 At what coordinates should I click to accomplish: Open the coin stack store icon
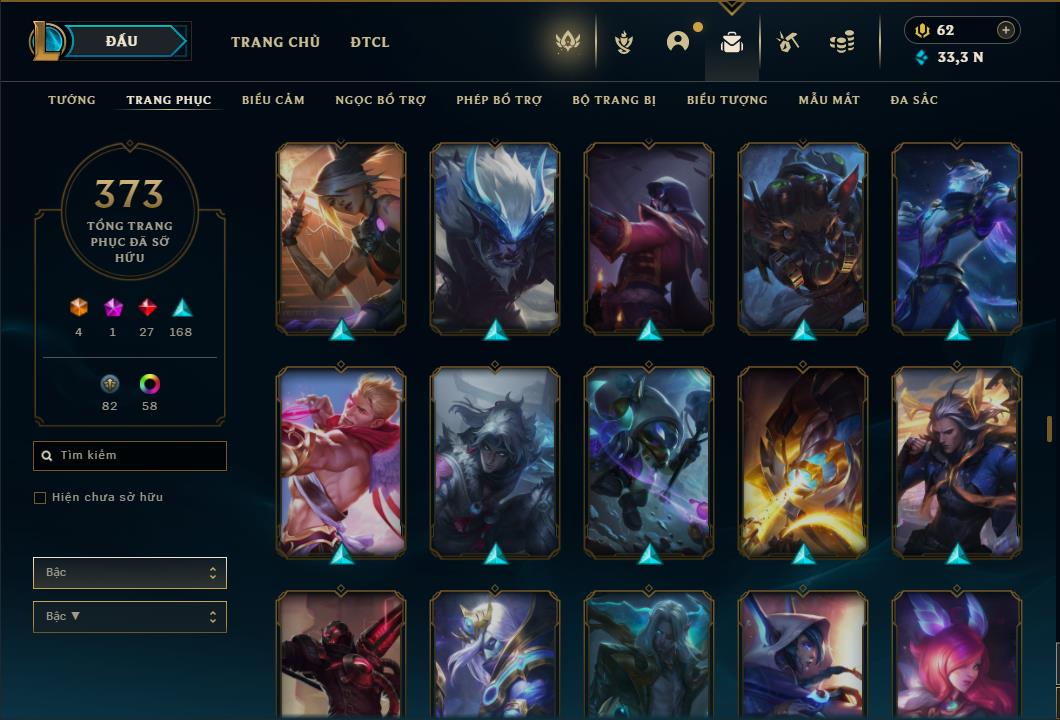coord(842,42)
